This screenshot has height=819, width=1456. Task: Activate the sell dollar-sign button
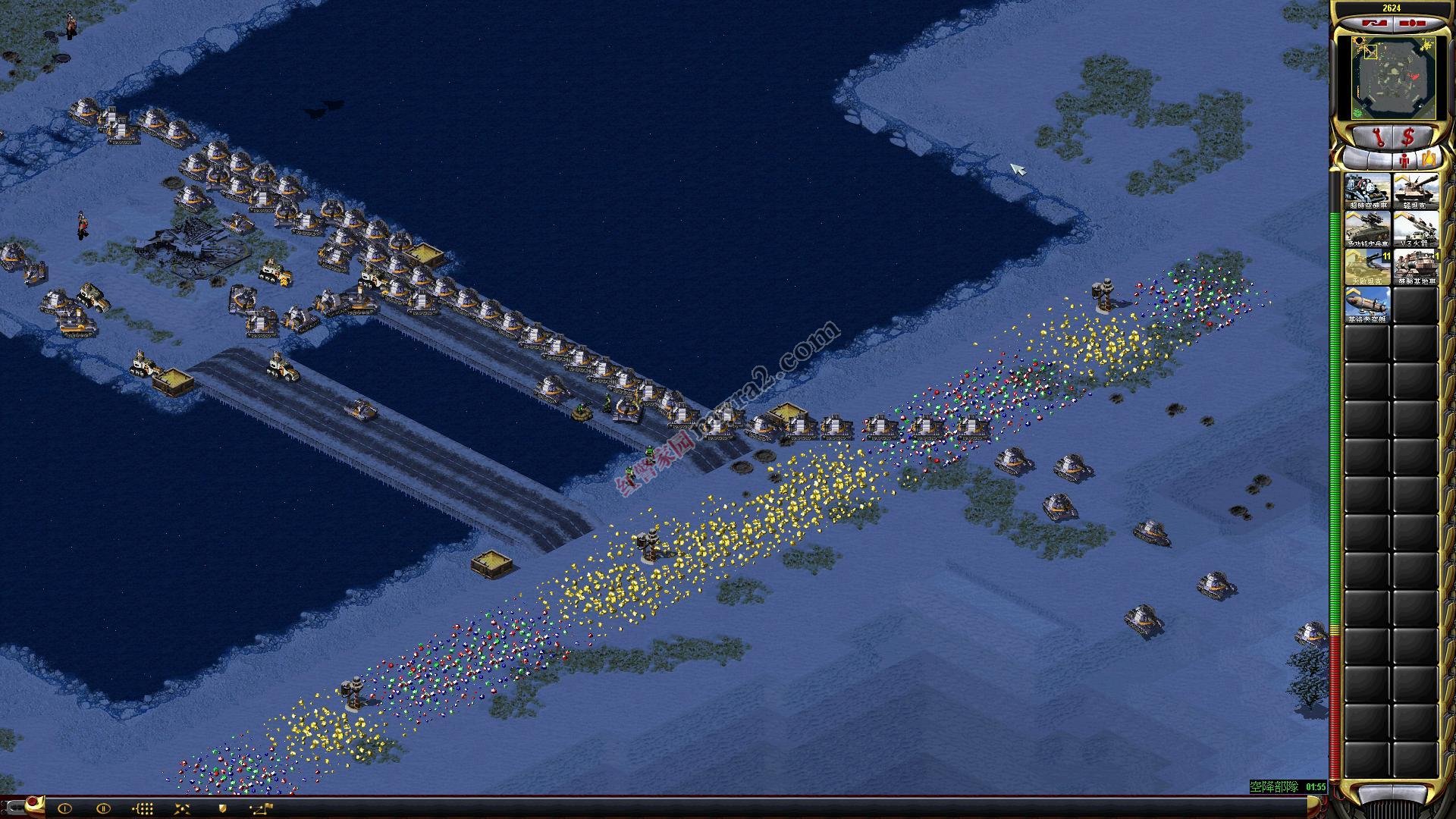pyautogui.click(x=1409, y=137)
